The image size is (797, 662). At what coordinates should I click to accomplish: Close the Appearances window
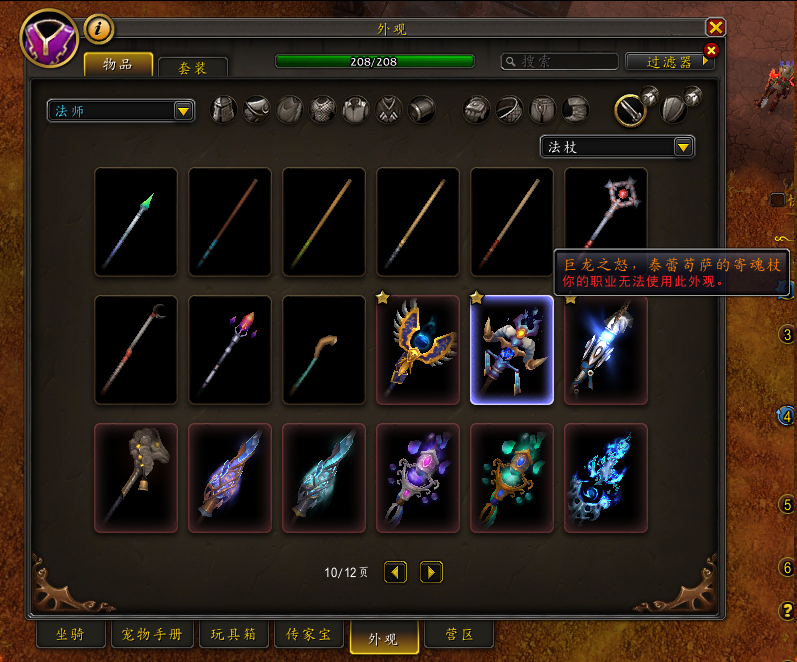point(715,28)
